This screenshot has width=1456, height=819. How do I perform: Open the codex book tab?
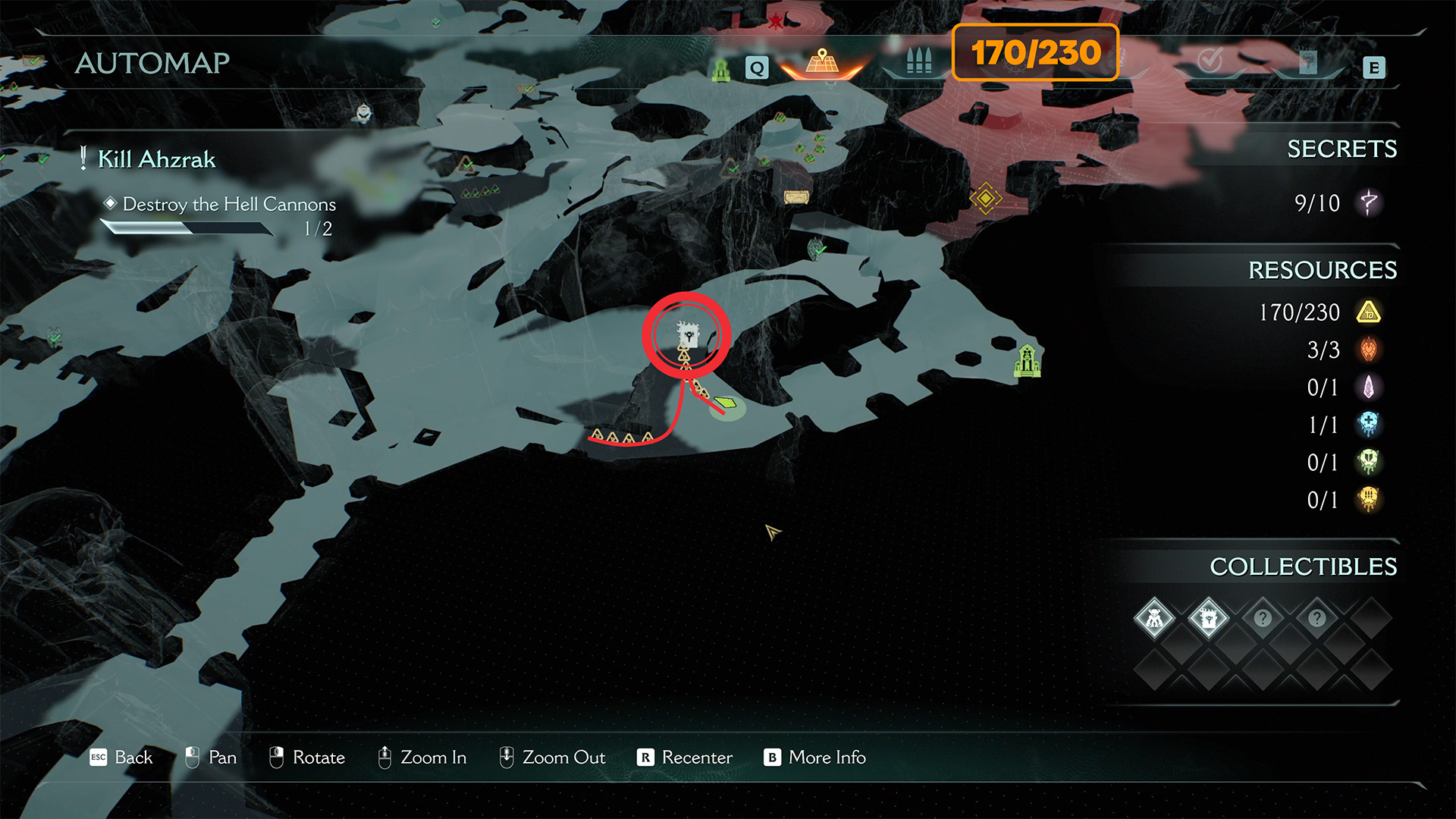pyautogui.click(x=1307, y=62)
